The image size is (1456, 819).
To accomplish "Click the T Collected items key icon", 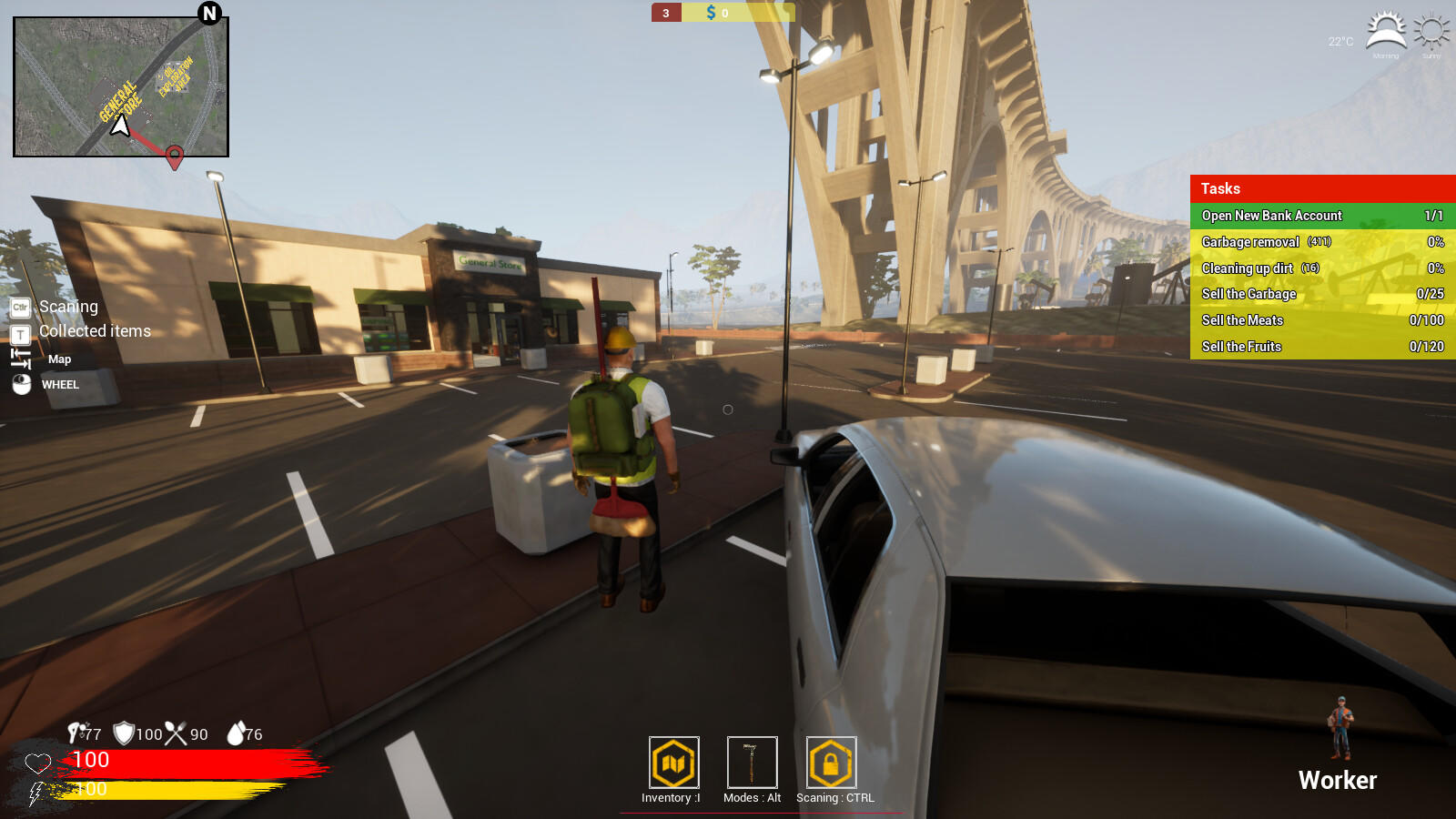I will 18,332.
